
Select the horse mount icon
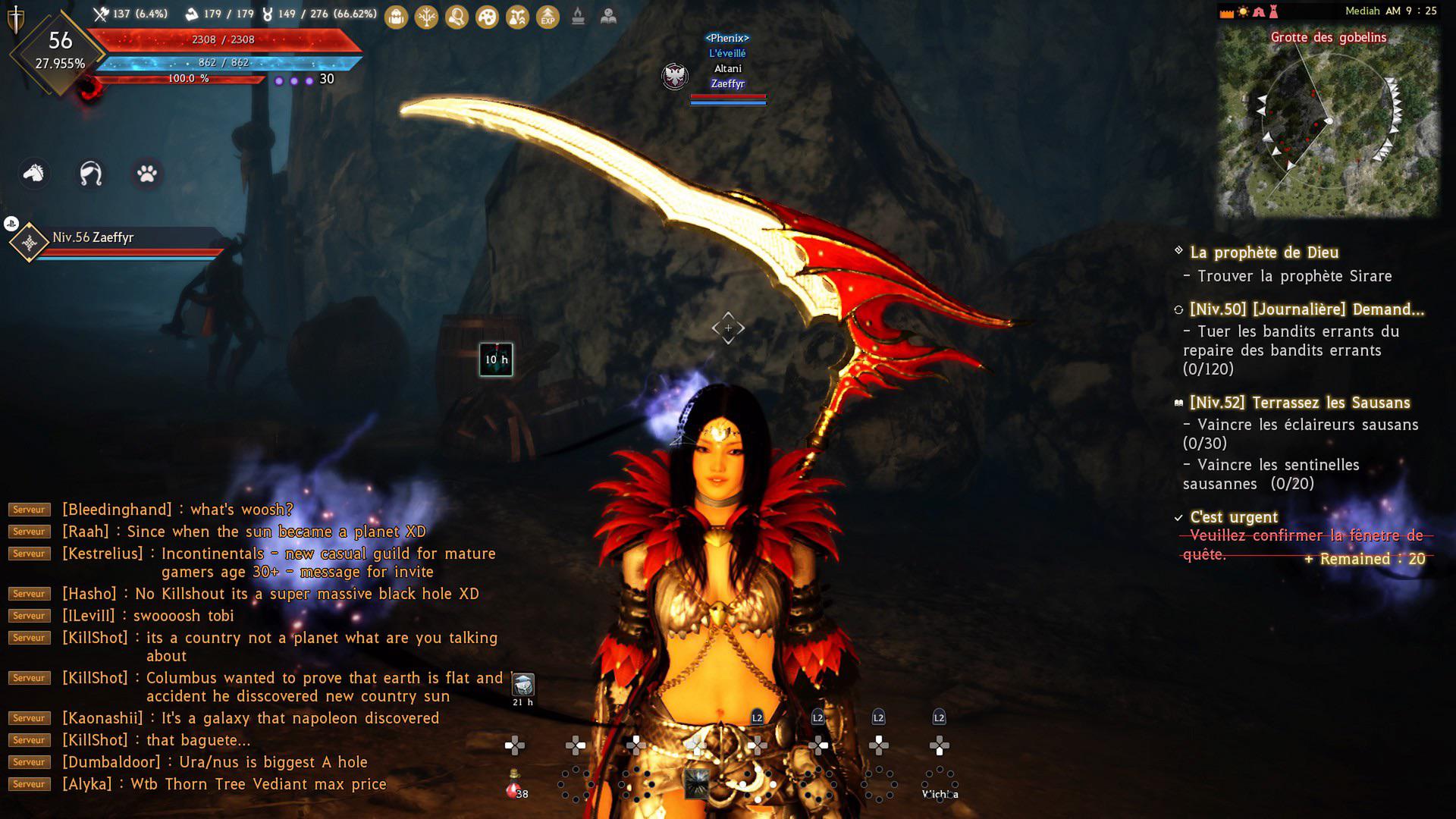33,174
